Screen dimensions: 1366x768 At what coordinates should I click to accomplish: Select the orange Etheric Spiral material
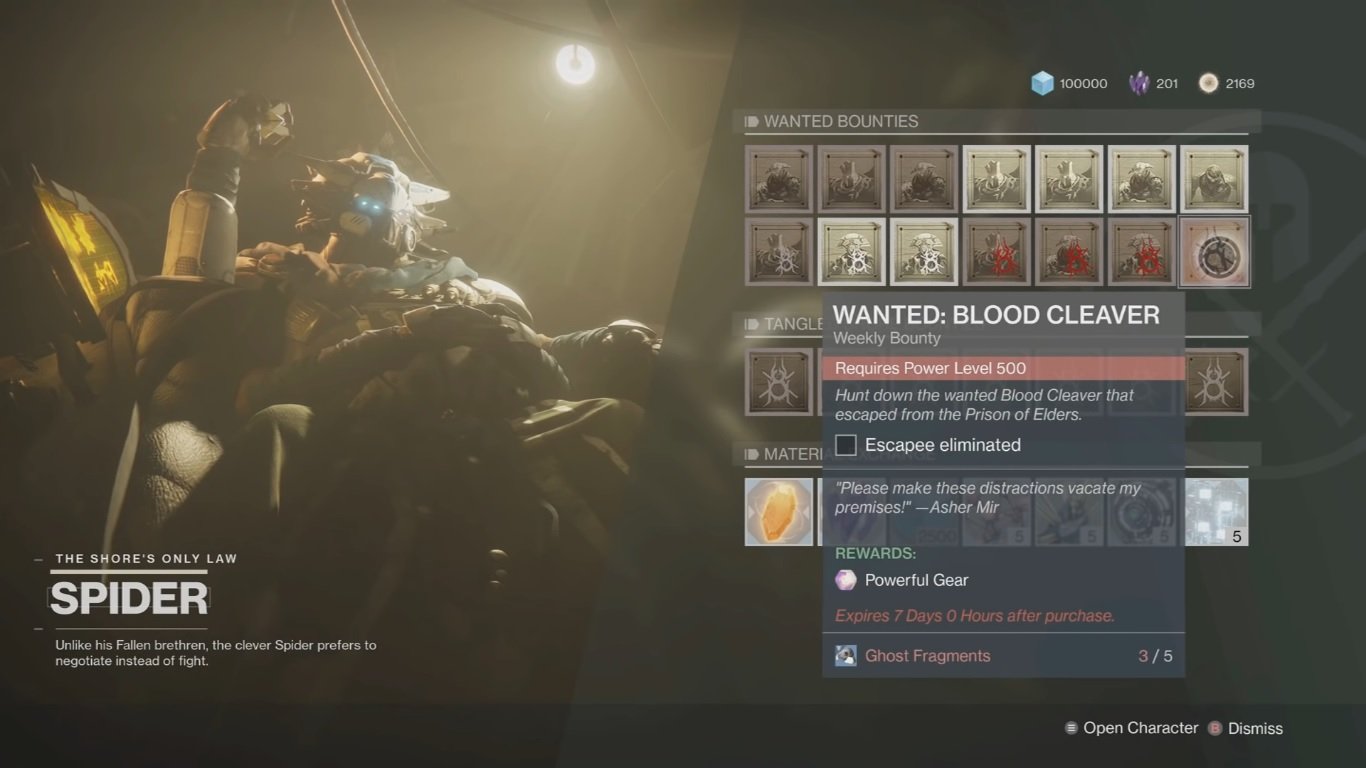[x=778, y=511]
